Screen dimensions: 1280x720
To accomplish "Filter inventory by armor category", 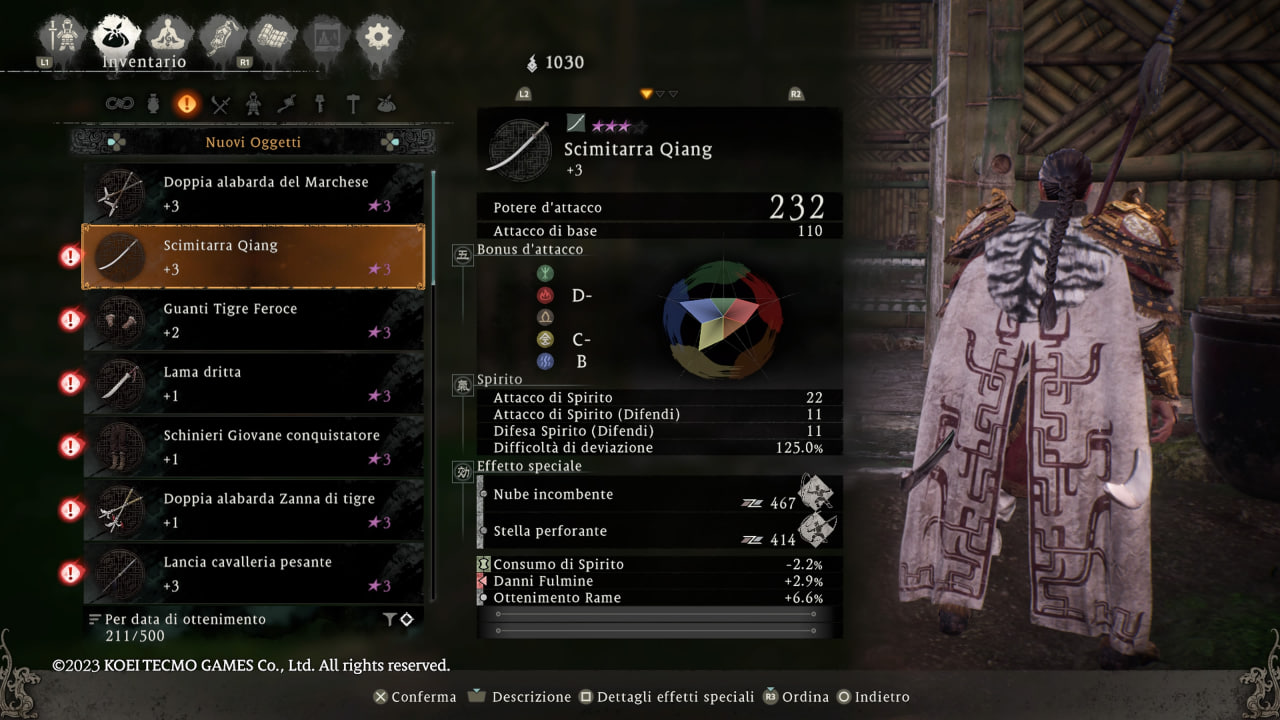I will tap(254, 103).
